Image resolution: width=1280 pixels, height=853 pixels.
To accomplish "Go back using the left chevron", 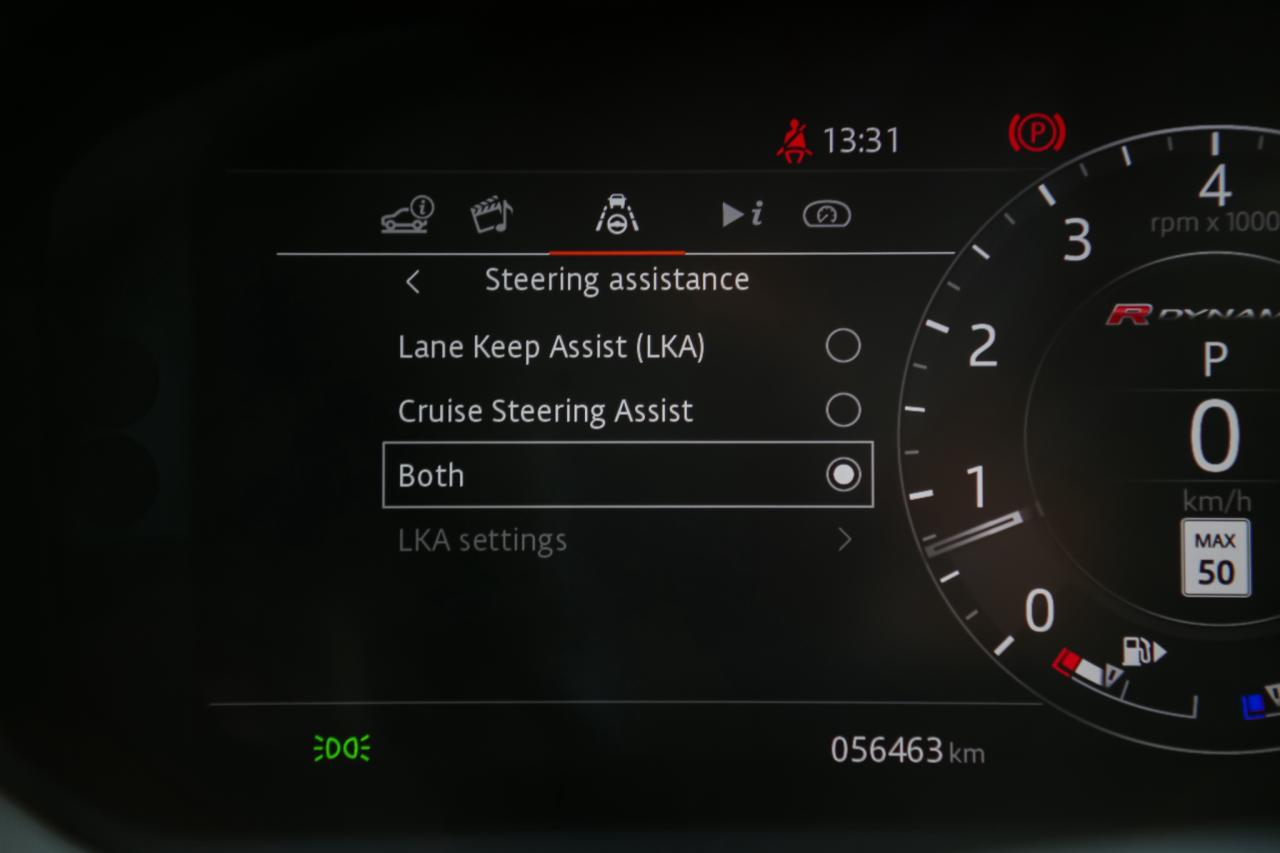I will [x=413, y=281].
